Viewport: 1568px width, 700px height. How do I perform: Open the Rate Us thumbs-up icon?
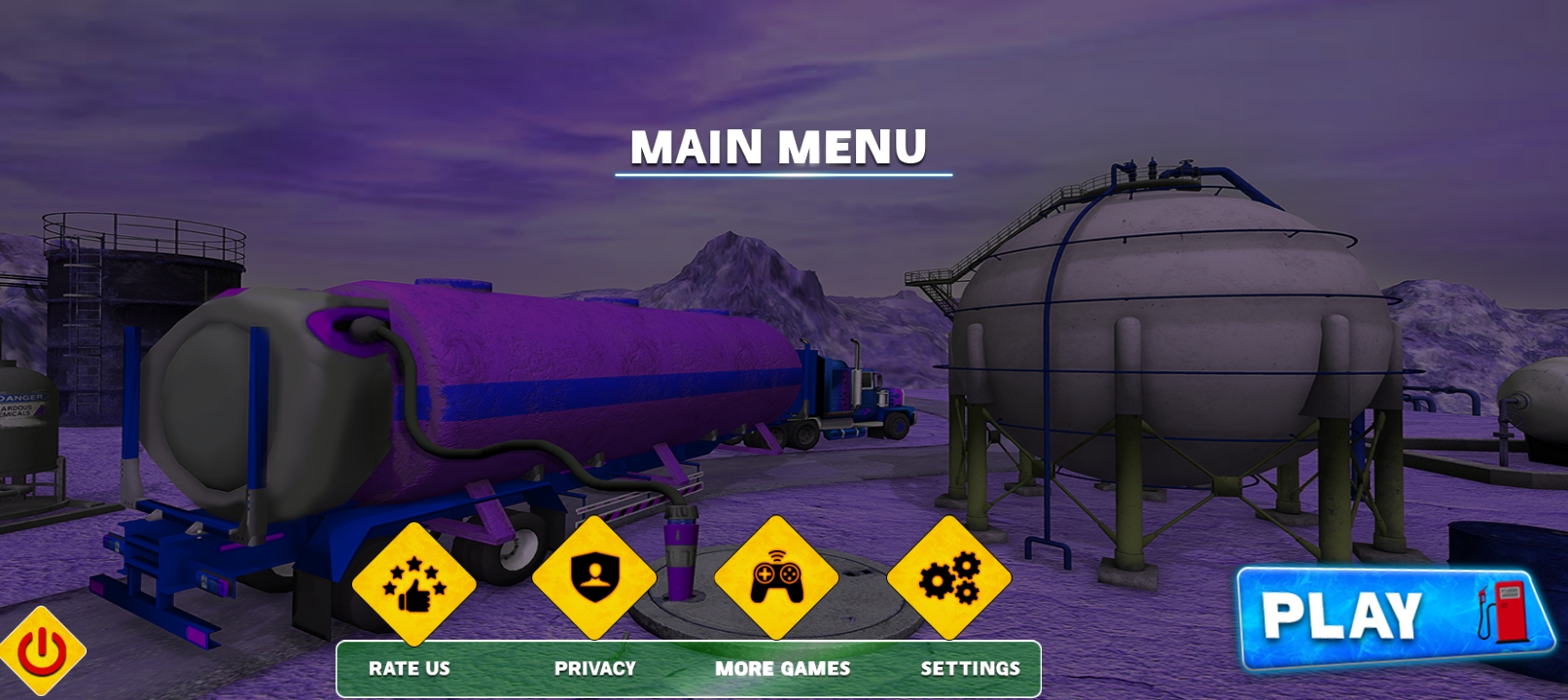(413, 583)
